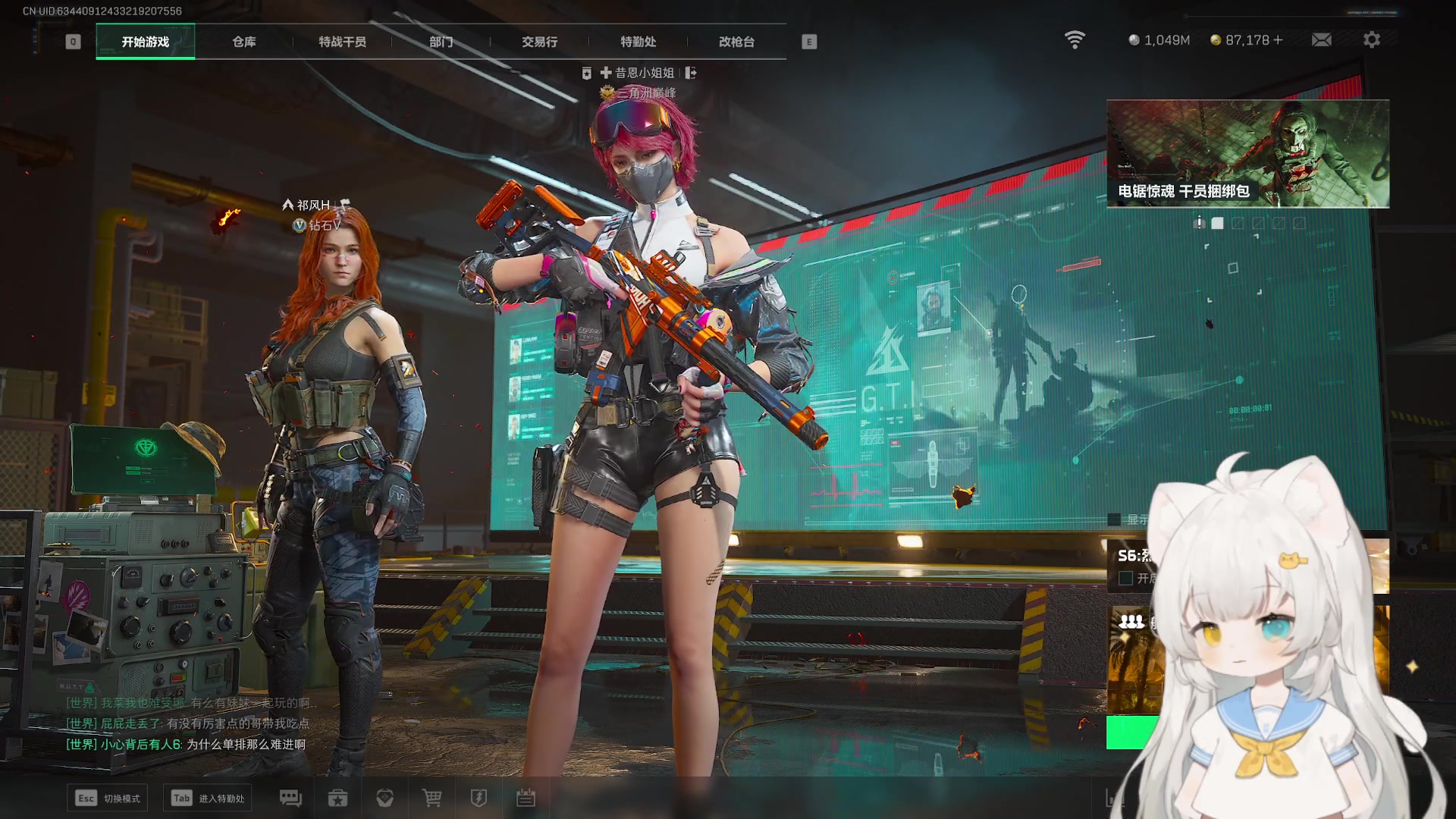Open the shopping cart store
The image size is (1456, 819).
[431, 798]
